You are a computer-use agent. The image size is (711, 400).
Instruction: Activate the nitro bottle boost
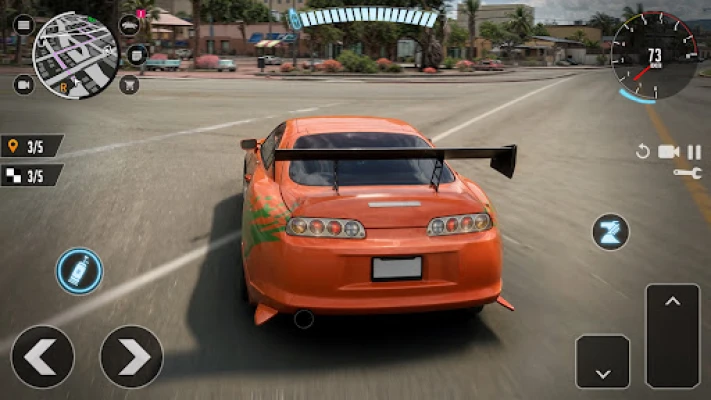tap(79, 272)
